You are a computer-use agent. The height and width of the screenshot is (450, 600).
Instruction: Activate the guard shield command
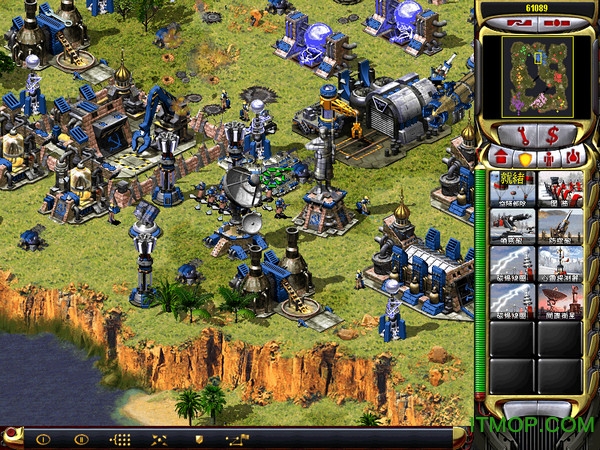[x=198, y=438]
